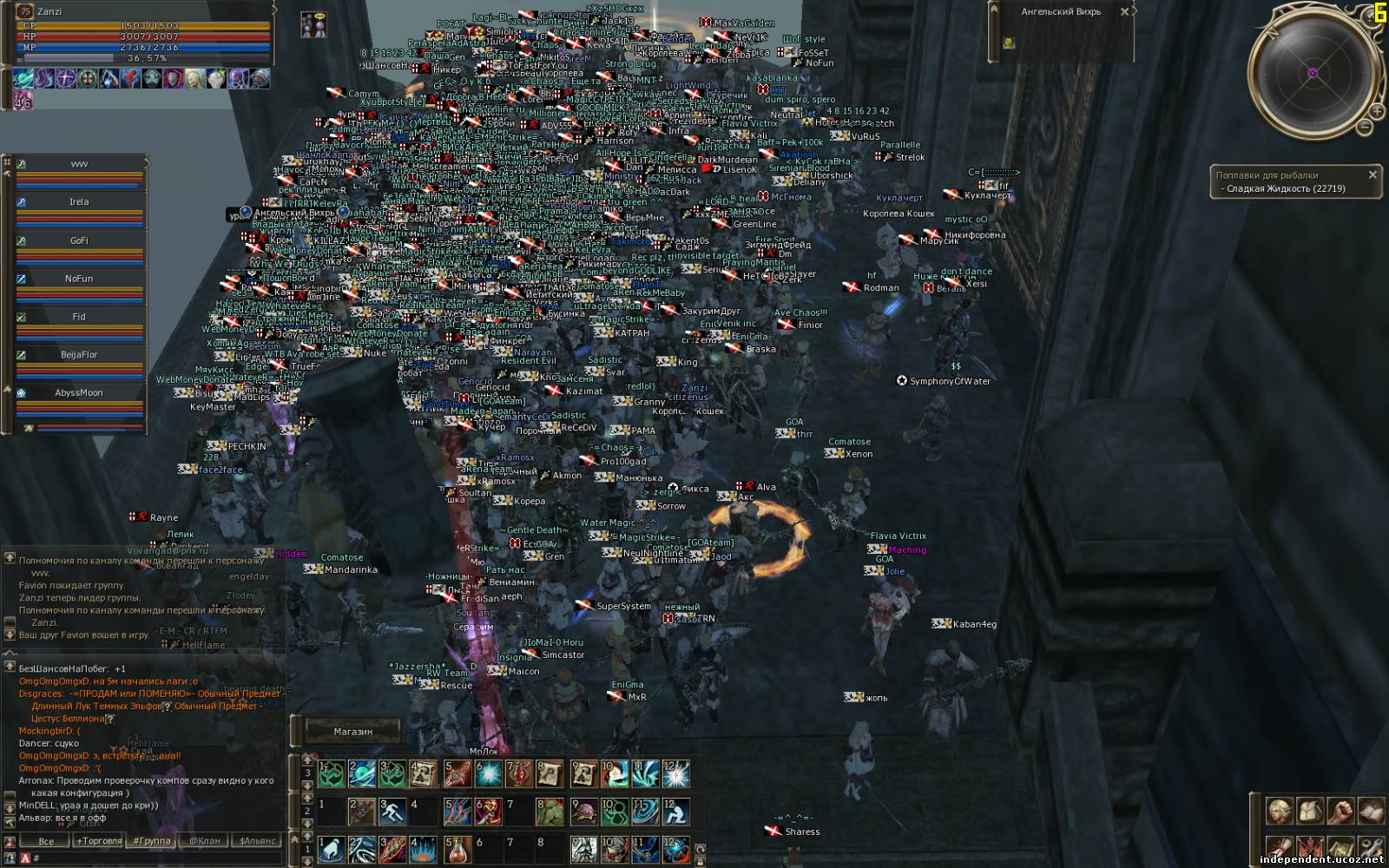Select the @Клан chat tab

click(205, 840)
